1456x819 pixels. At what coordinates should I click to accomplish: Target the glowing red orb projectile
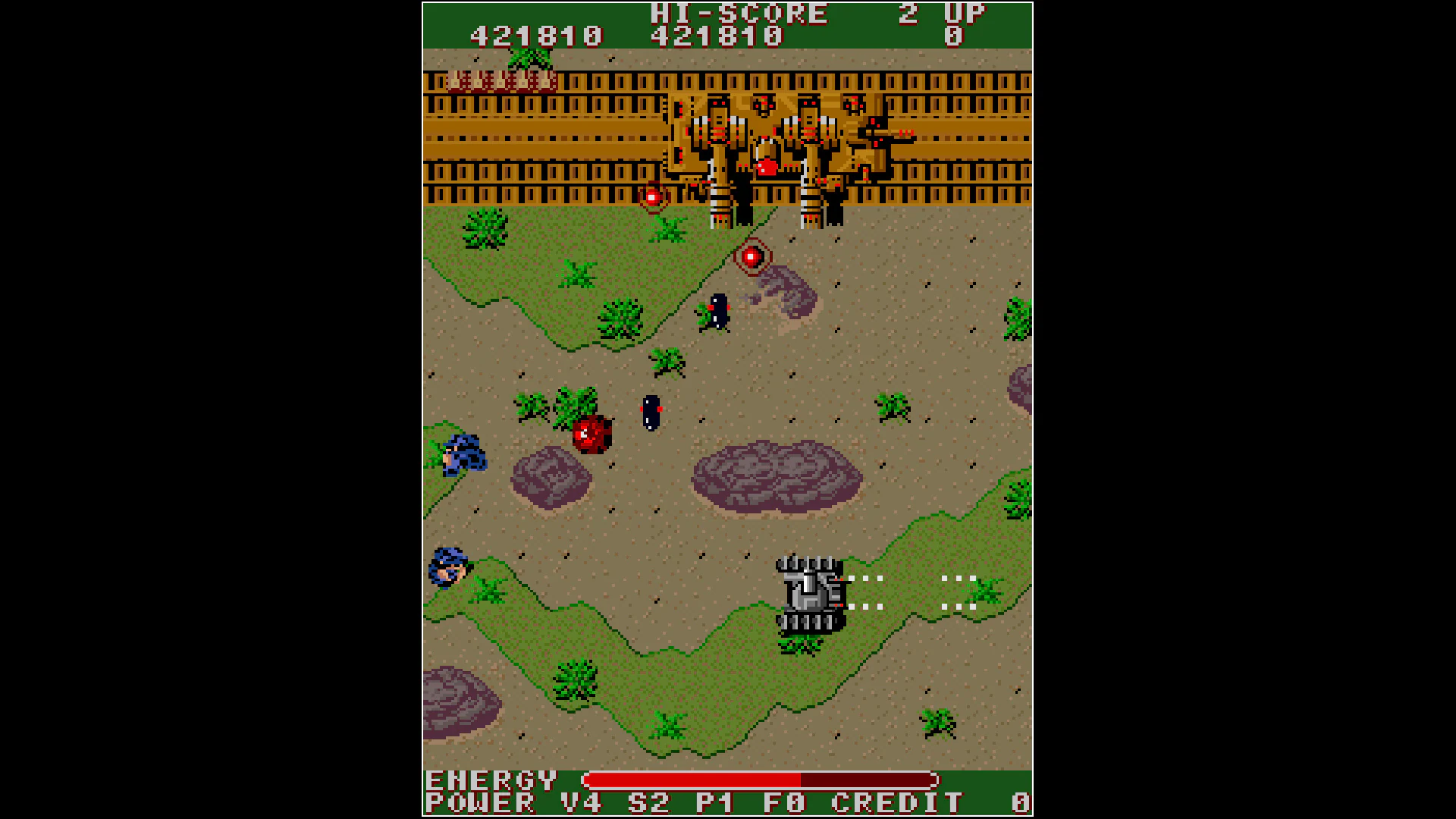(752, 255)
